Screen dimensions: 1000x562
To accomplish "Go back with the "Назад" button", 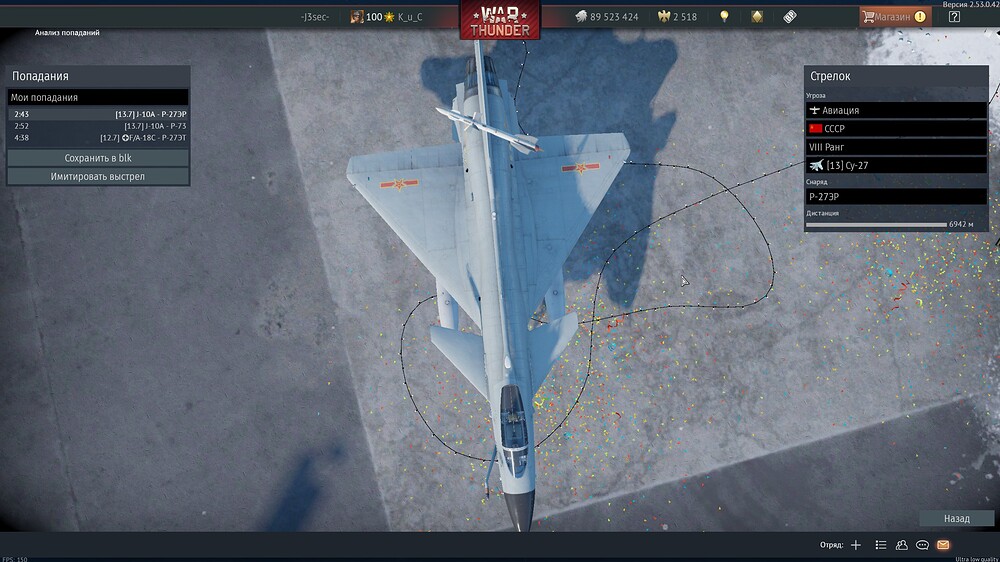I will 956,519.
